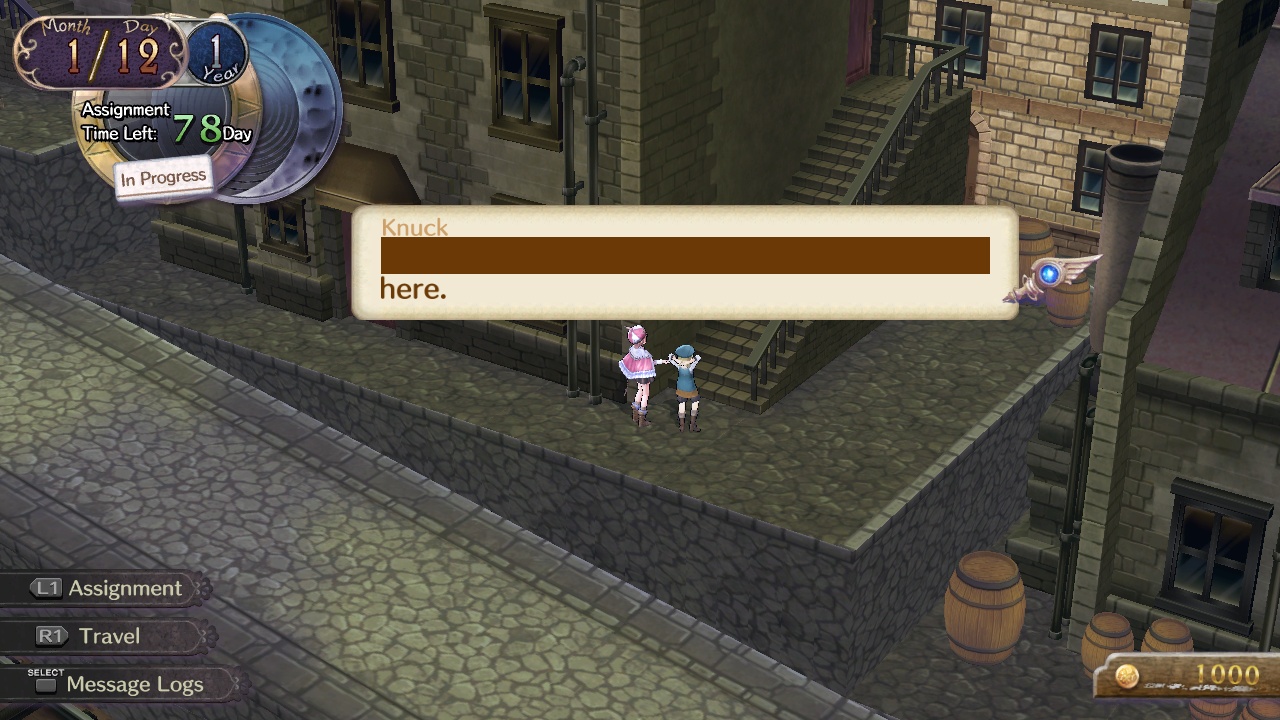Toggle the dialogue text box visibility
1280x720 pixels.
point(683,265)
